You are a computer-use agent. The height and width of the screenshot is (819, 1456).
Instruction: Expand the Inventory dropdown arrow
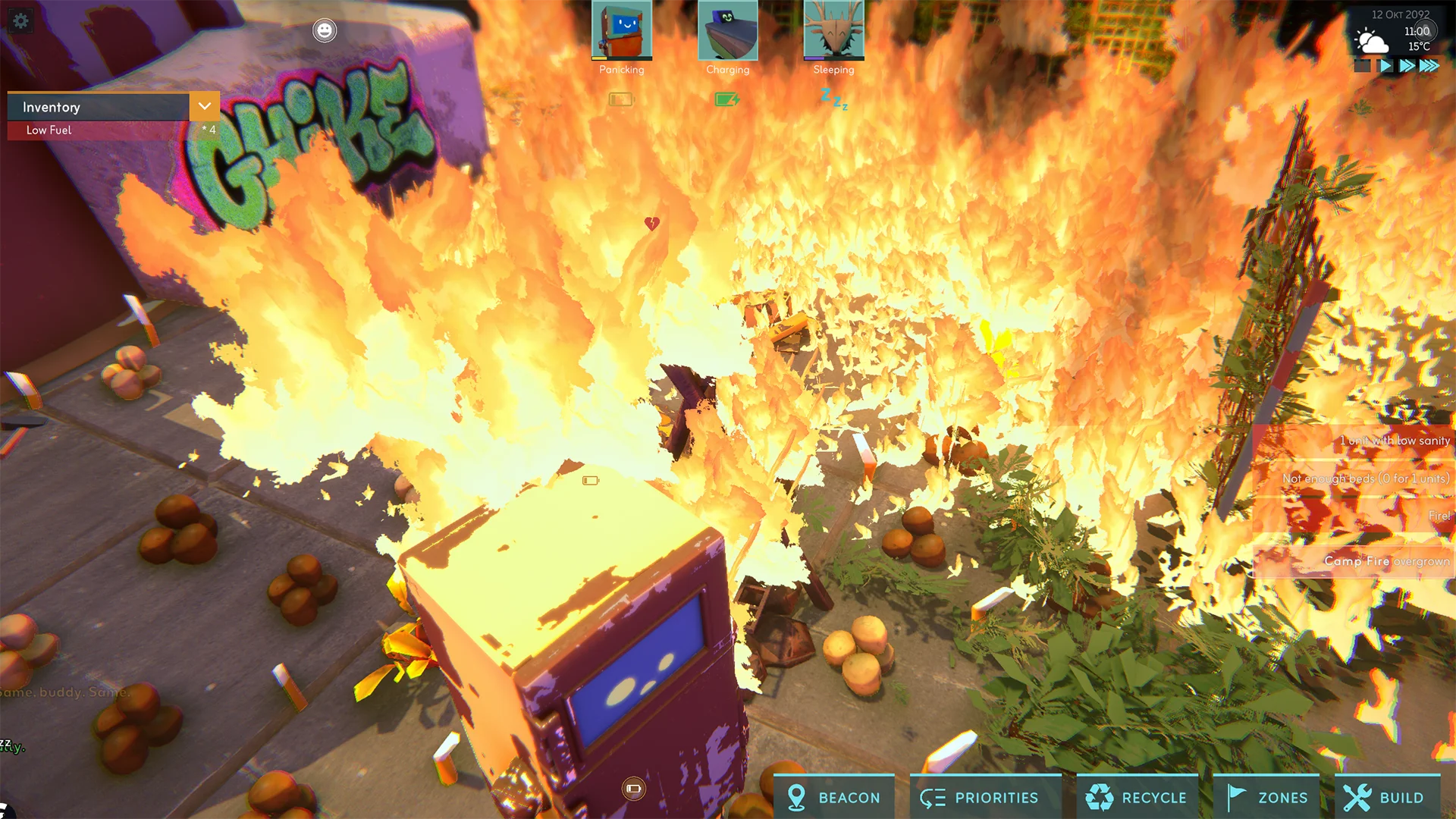tap(204, 107)
